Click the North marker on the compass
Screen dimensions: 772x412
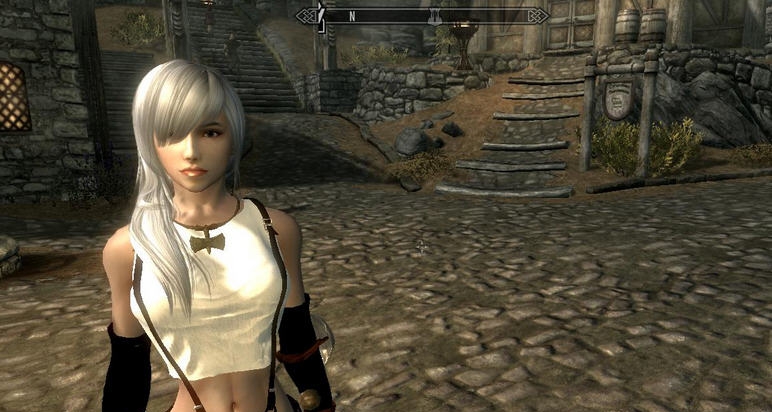click(x=352, y=16)
